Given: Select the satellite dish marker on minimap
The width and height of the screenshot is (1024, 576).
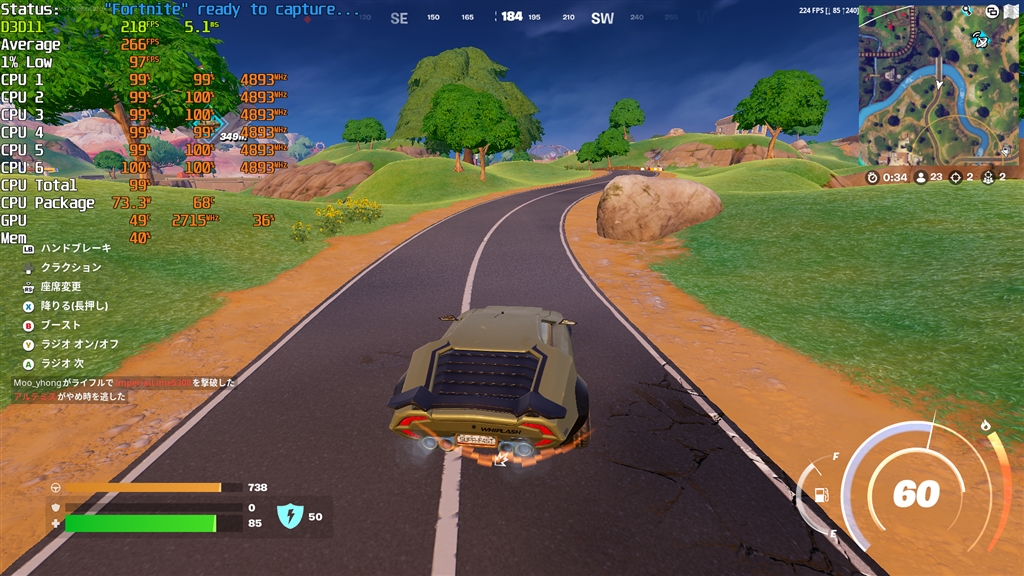Looking at the screenshot, I should point(980,40).
